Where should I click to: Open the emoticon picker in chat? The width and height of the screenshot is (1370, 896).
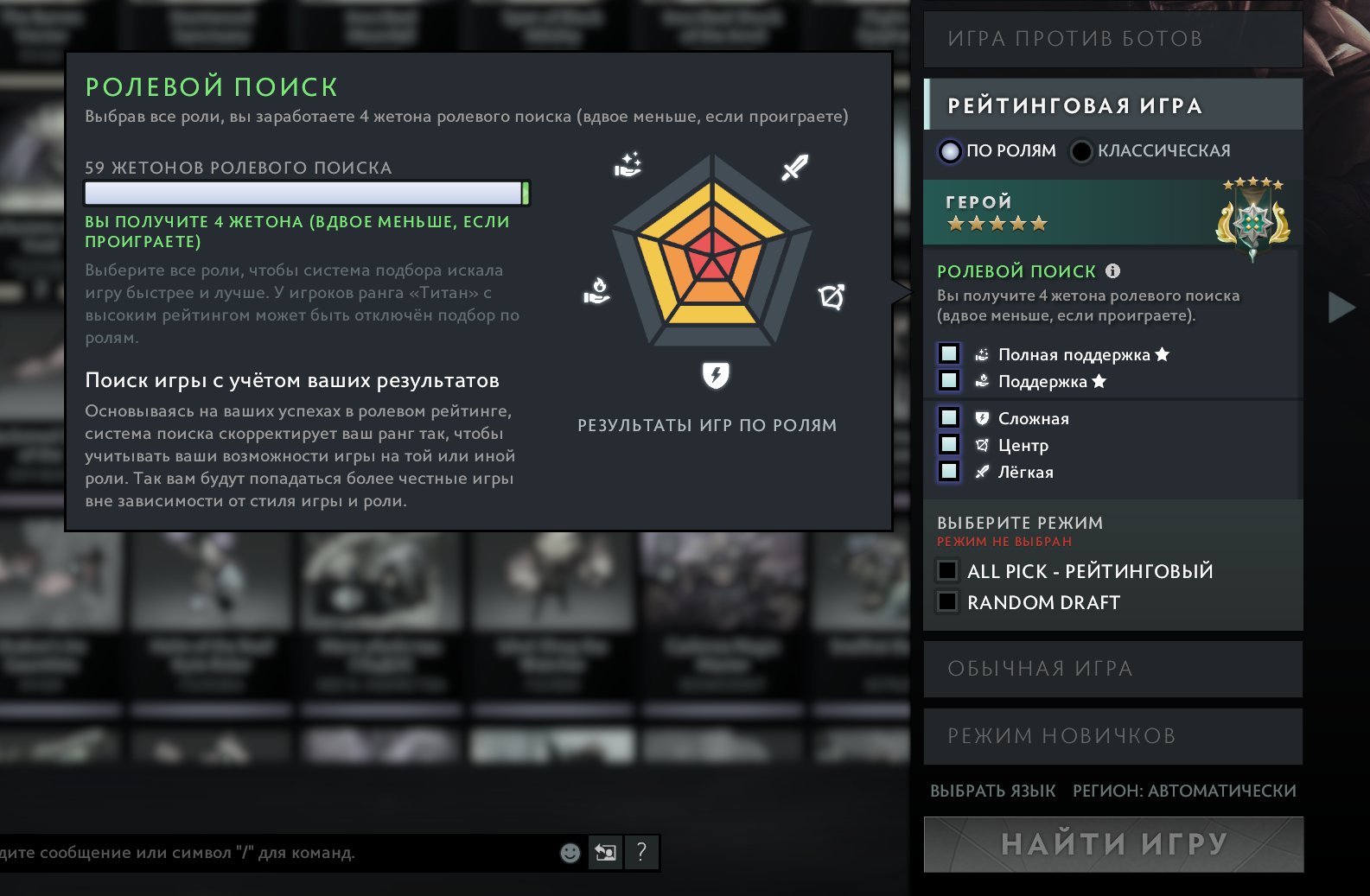[570, 853]
